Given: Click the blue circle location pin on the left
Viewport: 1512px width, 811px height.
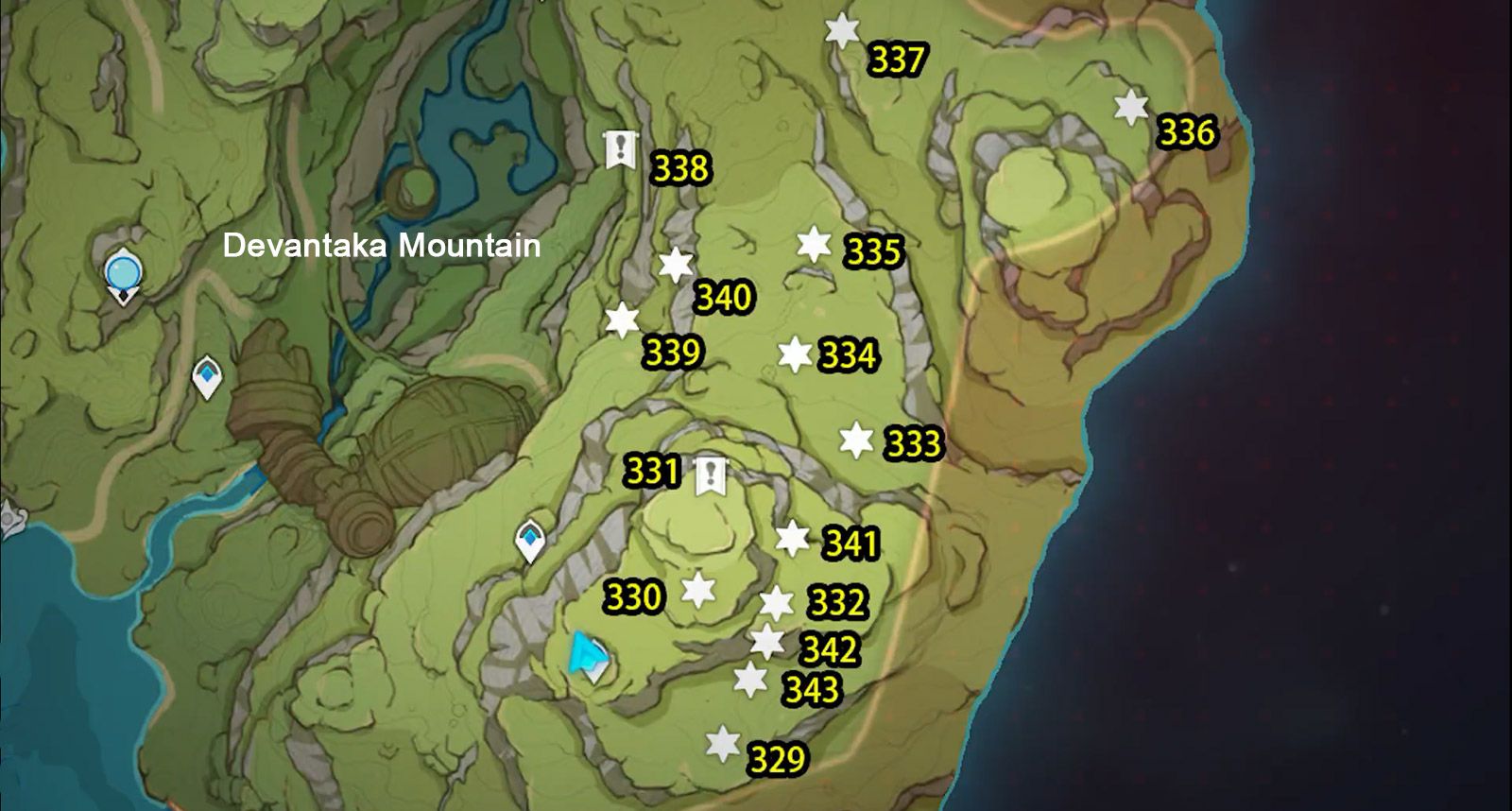Looking at the screenshot, I should 122,274.
